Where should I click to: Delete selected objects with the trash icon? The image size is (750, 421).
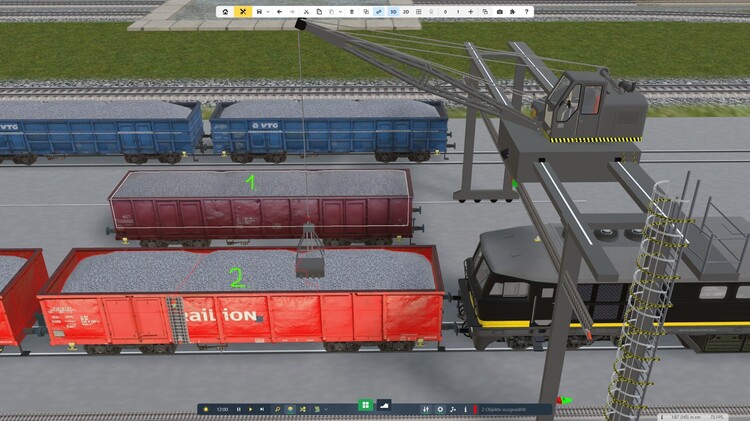tap(351, 11)
